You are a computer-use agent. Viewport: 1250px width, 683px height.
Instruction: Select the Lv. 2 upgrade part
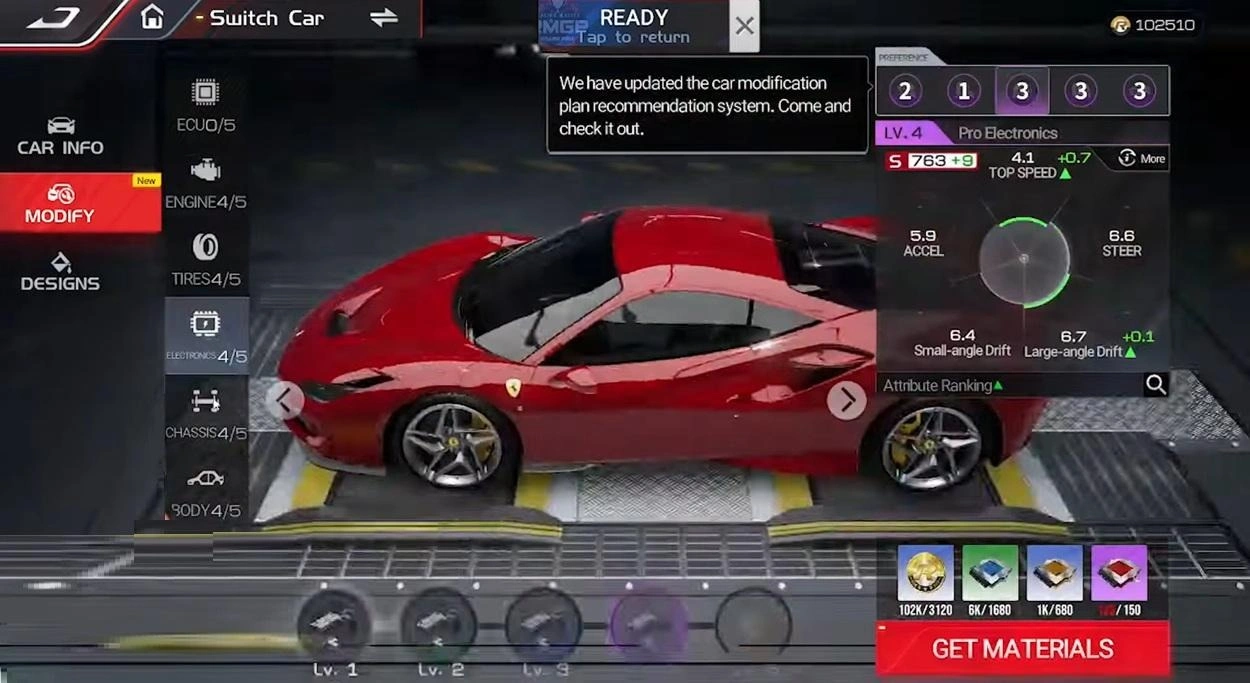(440, 624)
